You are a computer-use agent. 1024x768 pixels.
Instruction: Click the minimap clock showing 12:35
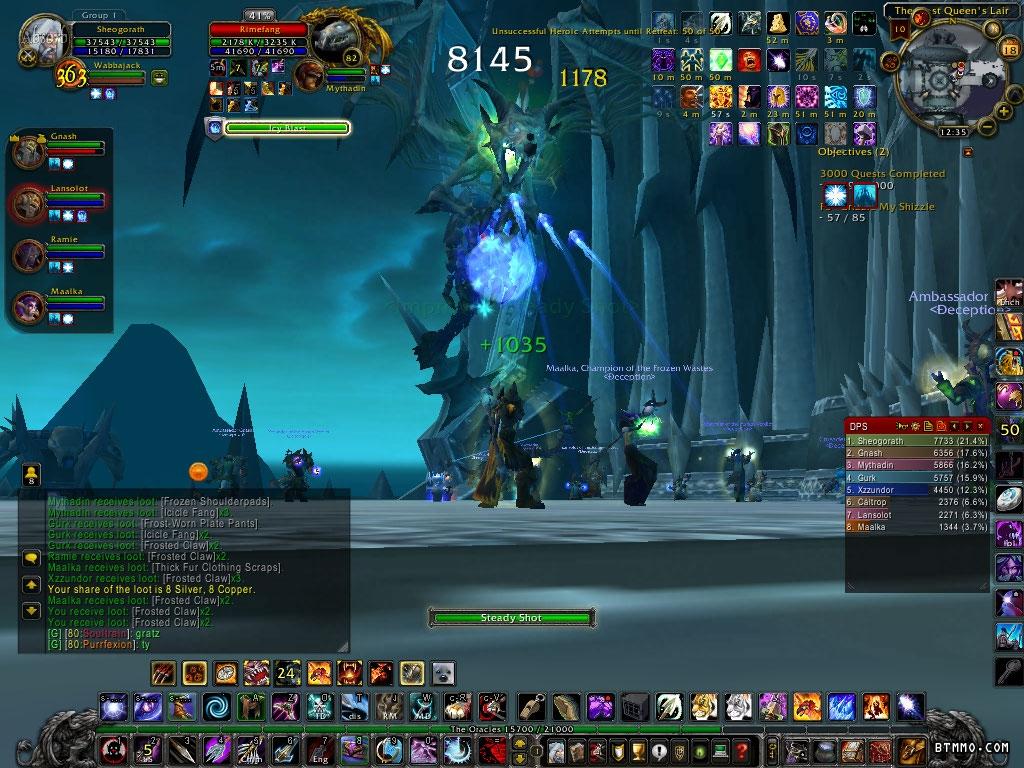pyautogui.click(x=953, y=132)
